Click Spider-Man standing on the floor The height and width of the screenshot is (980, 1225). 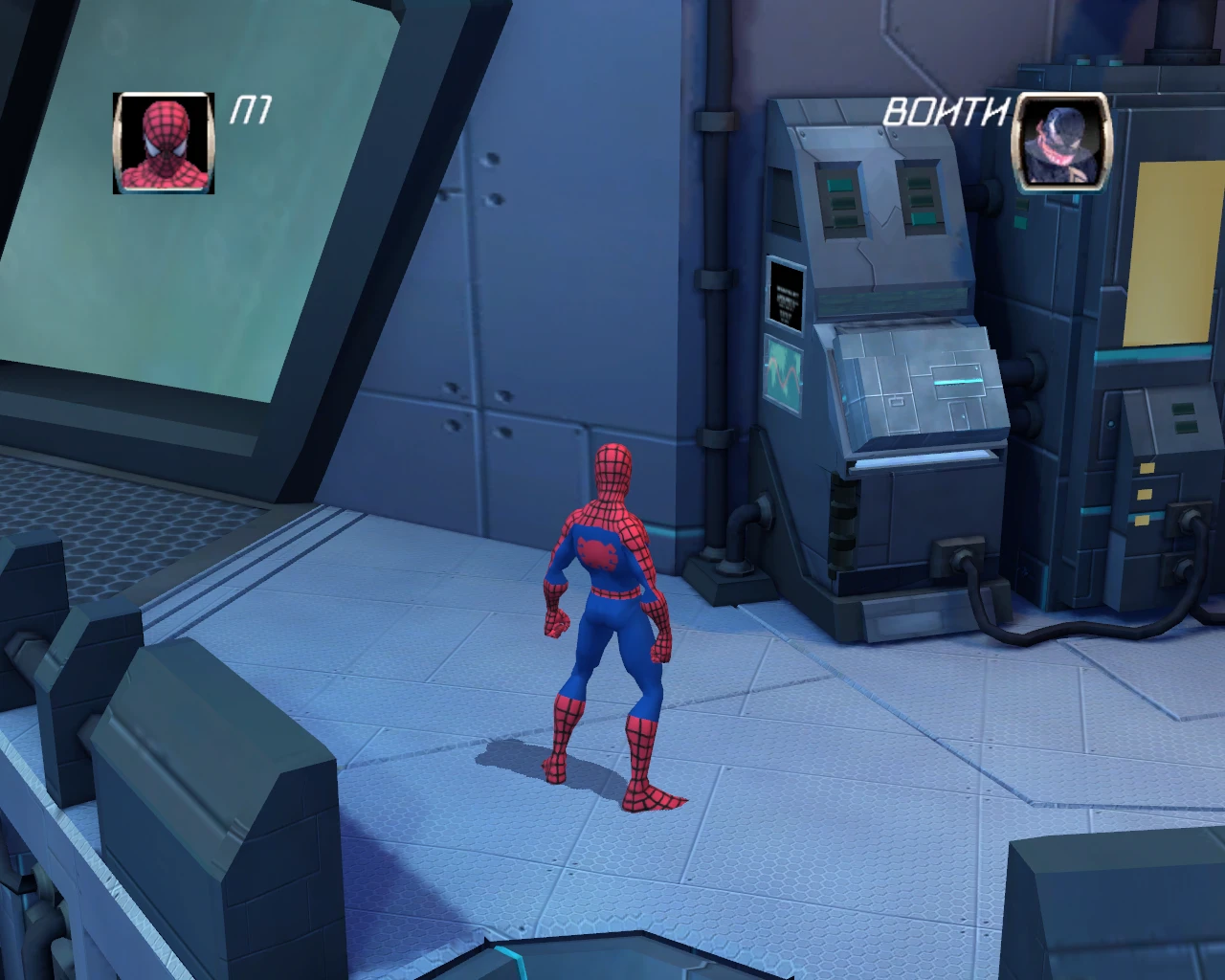(x=609, y=622)
